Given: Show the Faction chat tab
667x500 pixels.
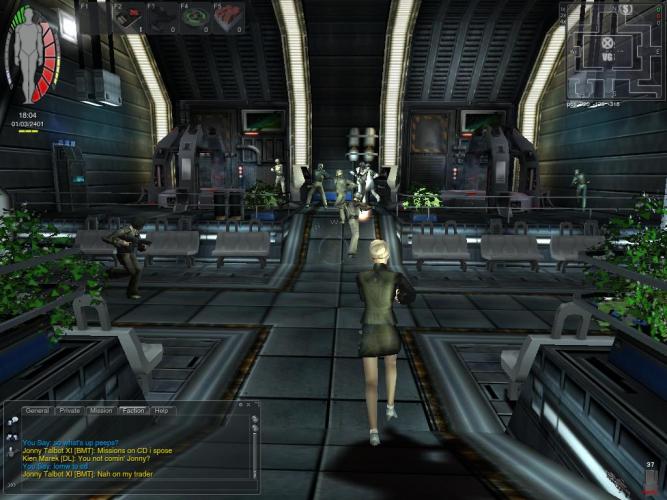Looking at the screenshot, I should tap(132, 411).
